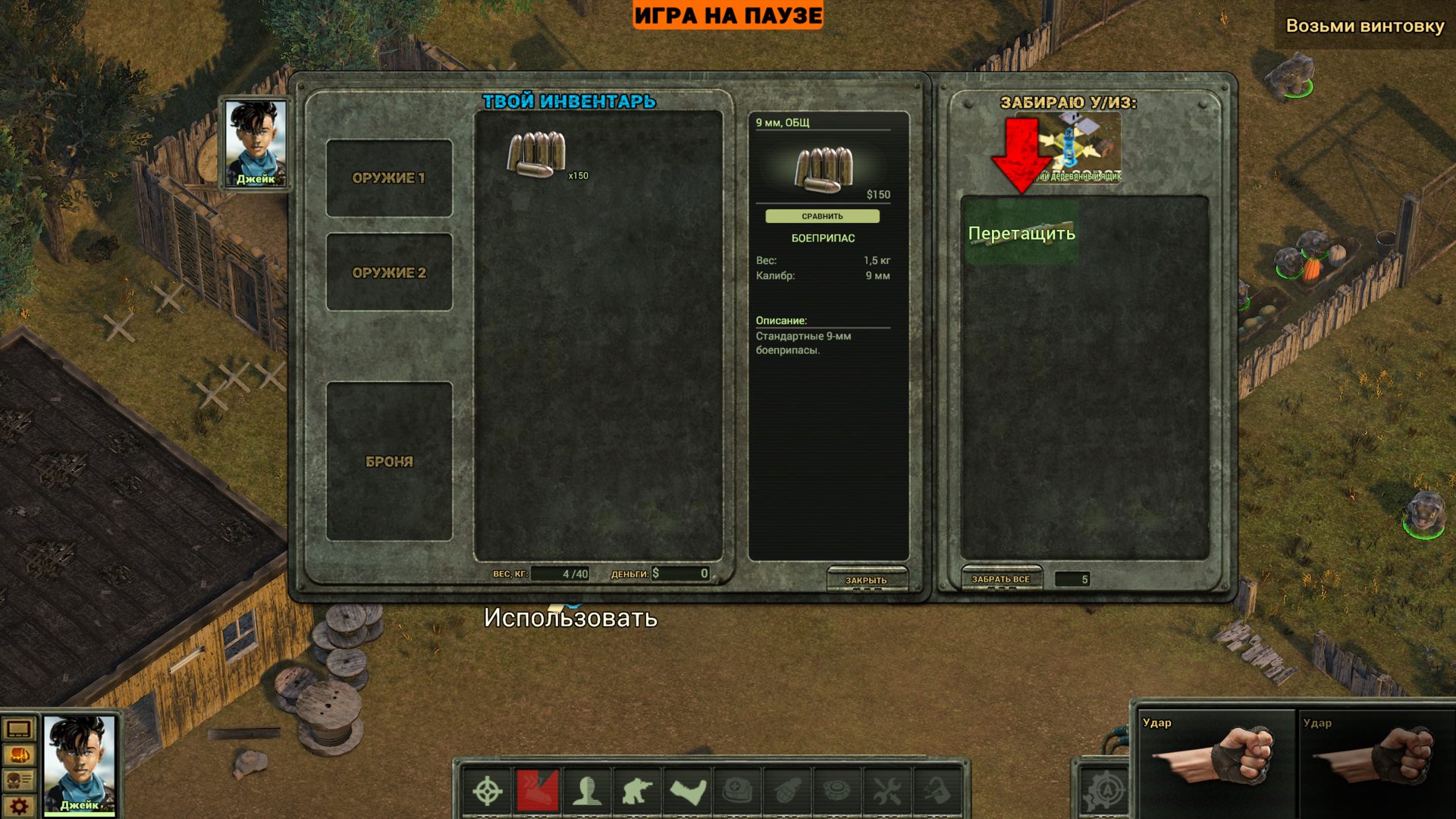Take everything with the Забрать все button

coord(1001,579)
